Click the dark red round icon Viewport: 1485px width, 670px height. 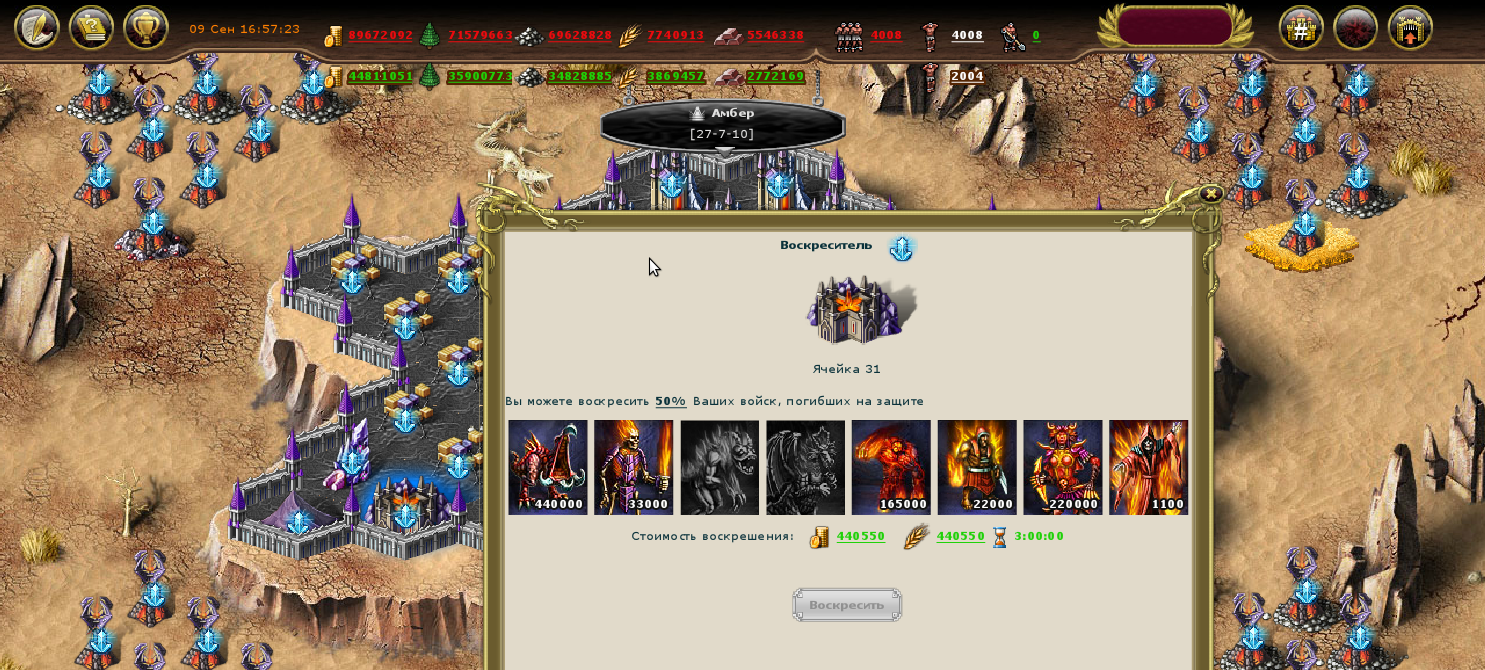pos(1356,28)
